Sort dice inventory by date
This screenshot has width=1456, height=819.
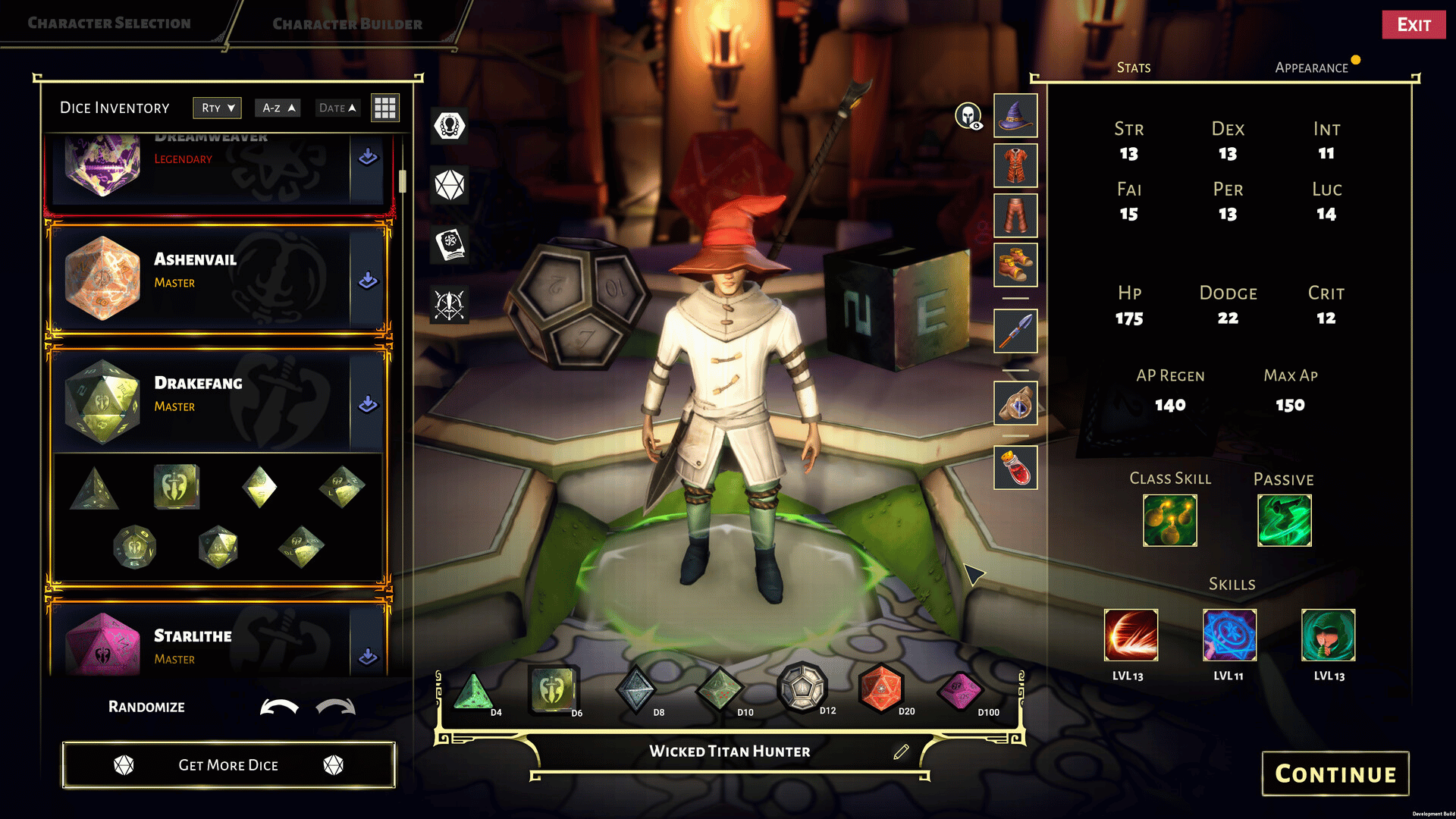pos(337,108)
